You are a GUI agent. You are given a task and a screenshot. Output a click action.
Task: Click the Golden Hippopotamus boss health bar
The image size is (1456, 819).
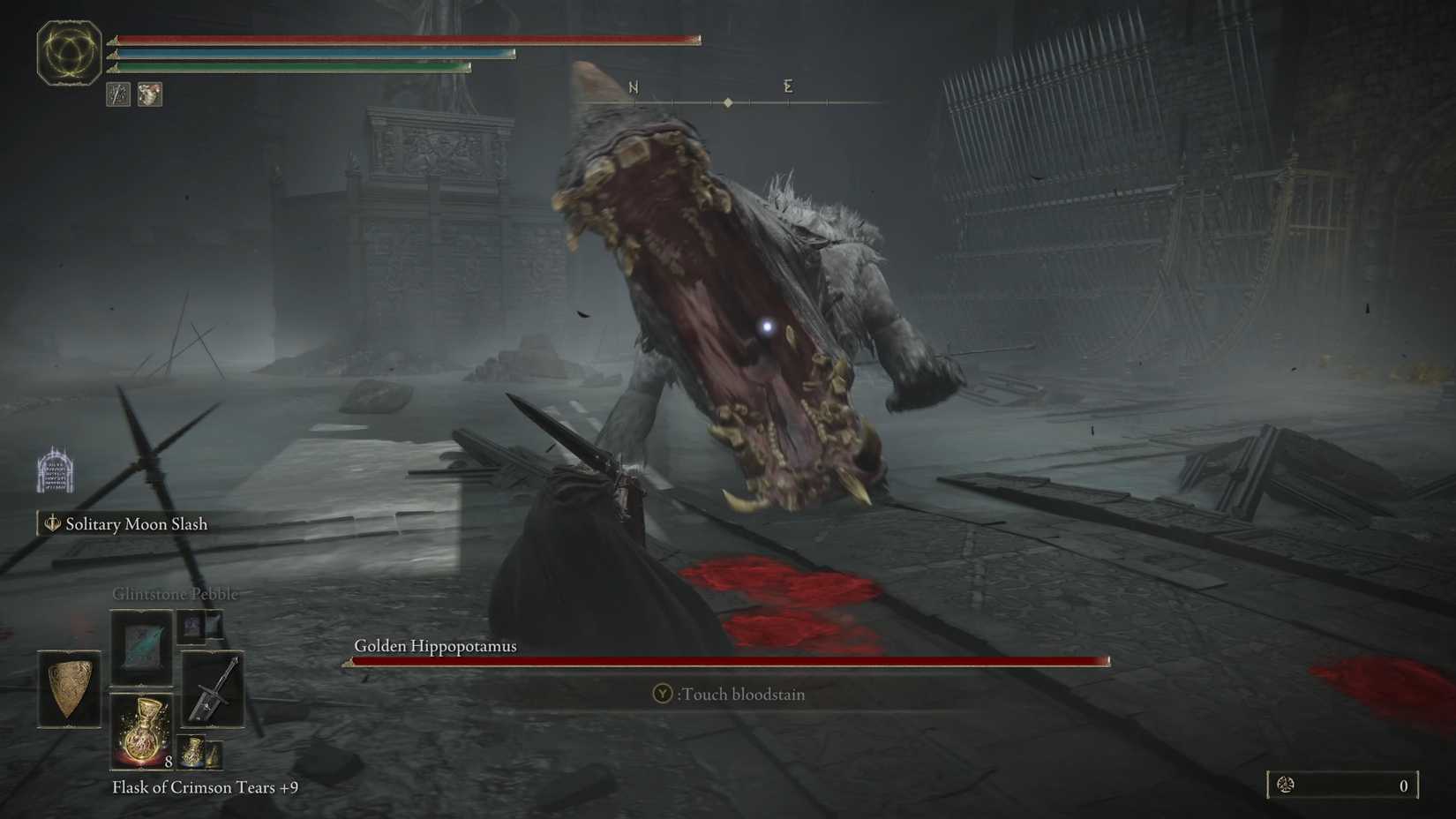coord(728,660)
